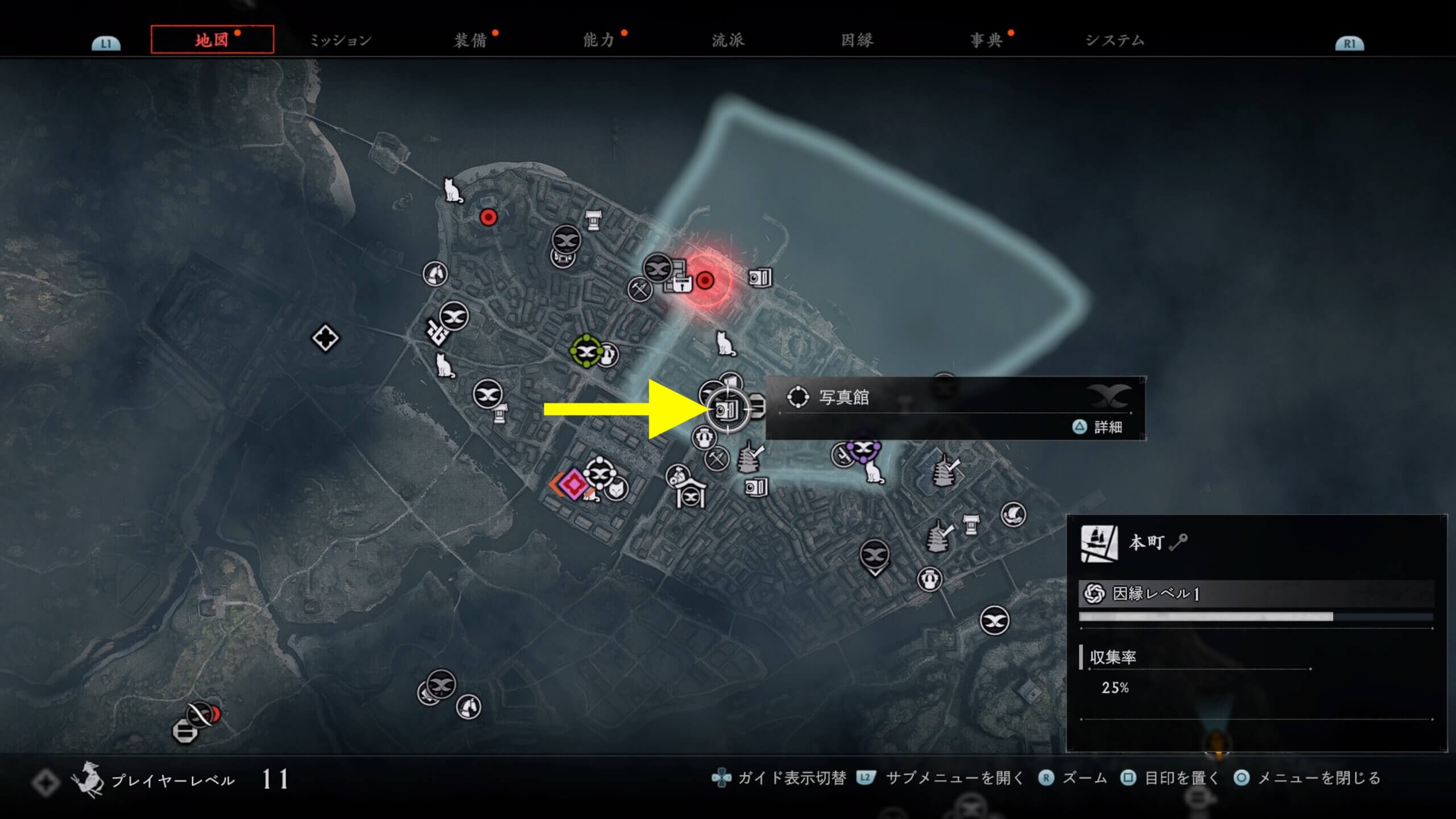This screenshot has height=819, width=1456.
Task: Open the 装備 equipment tab
Action: (x=470, y=40)
